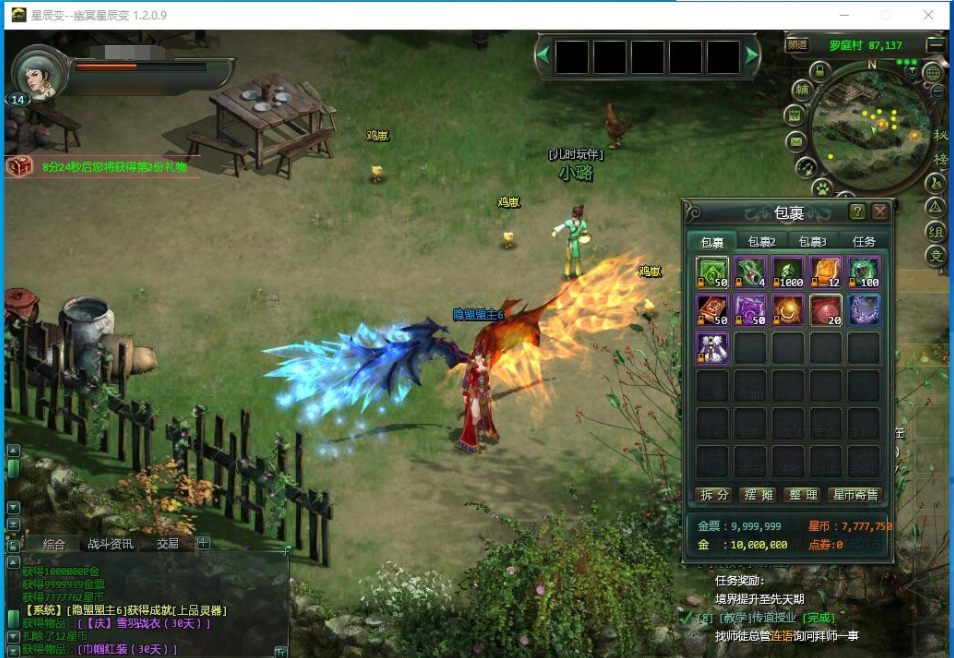Close the 包裹 inventory panel
The height and width of the screenshot is (658, 954).
[x=880, y=212]
